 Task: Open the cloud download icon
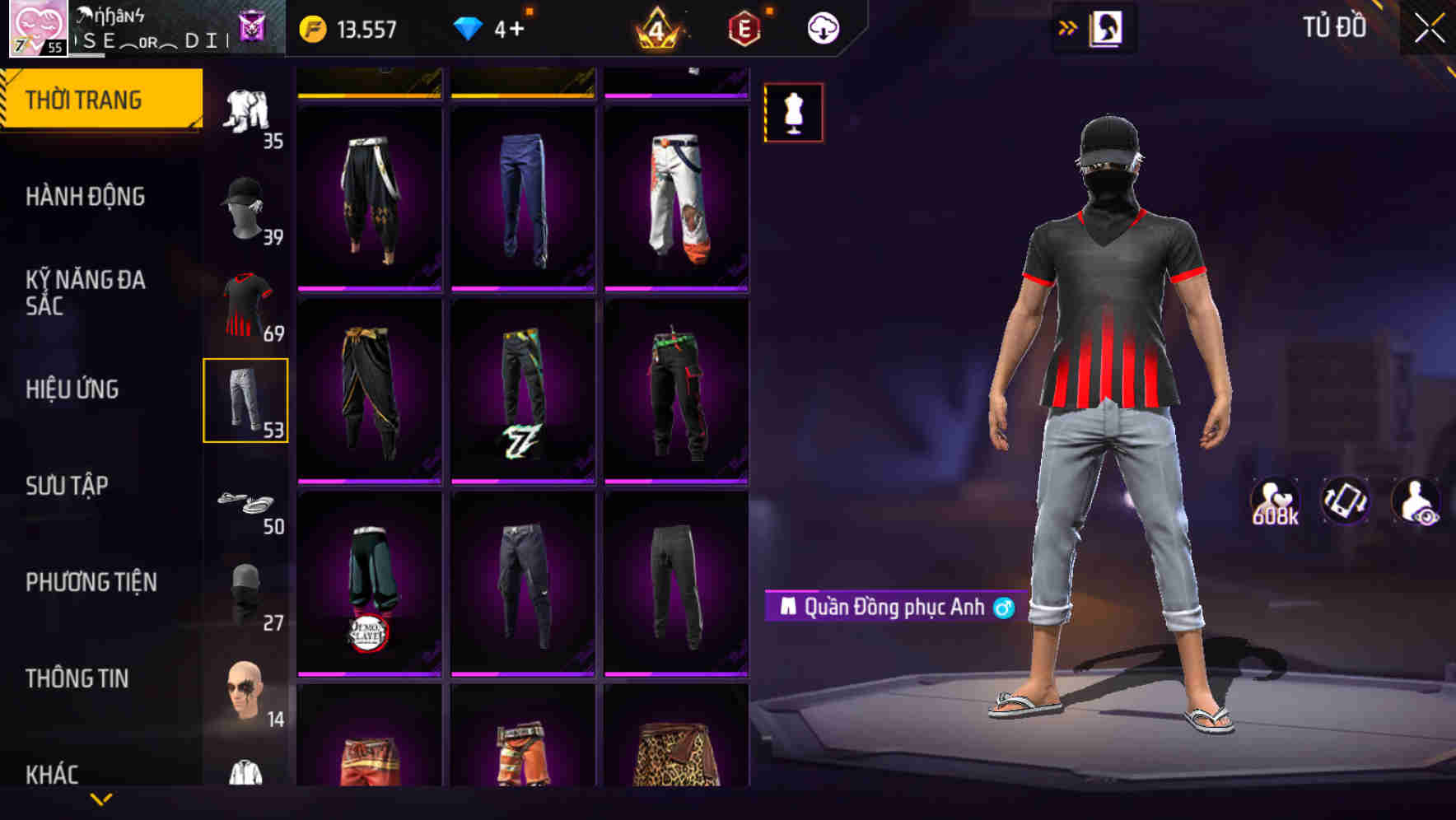click(823, 27)
